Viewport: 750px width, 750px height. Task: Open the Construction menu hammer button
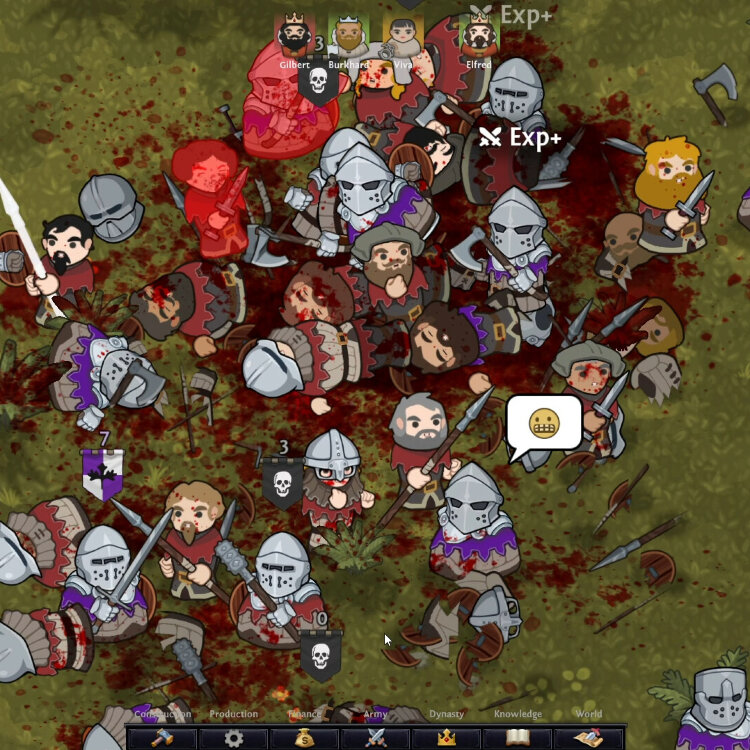[162, 738]
